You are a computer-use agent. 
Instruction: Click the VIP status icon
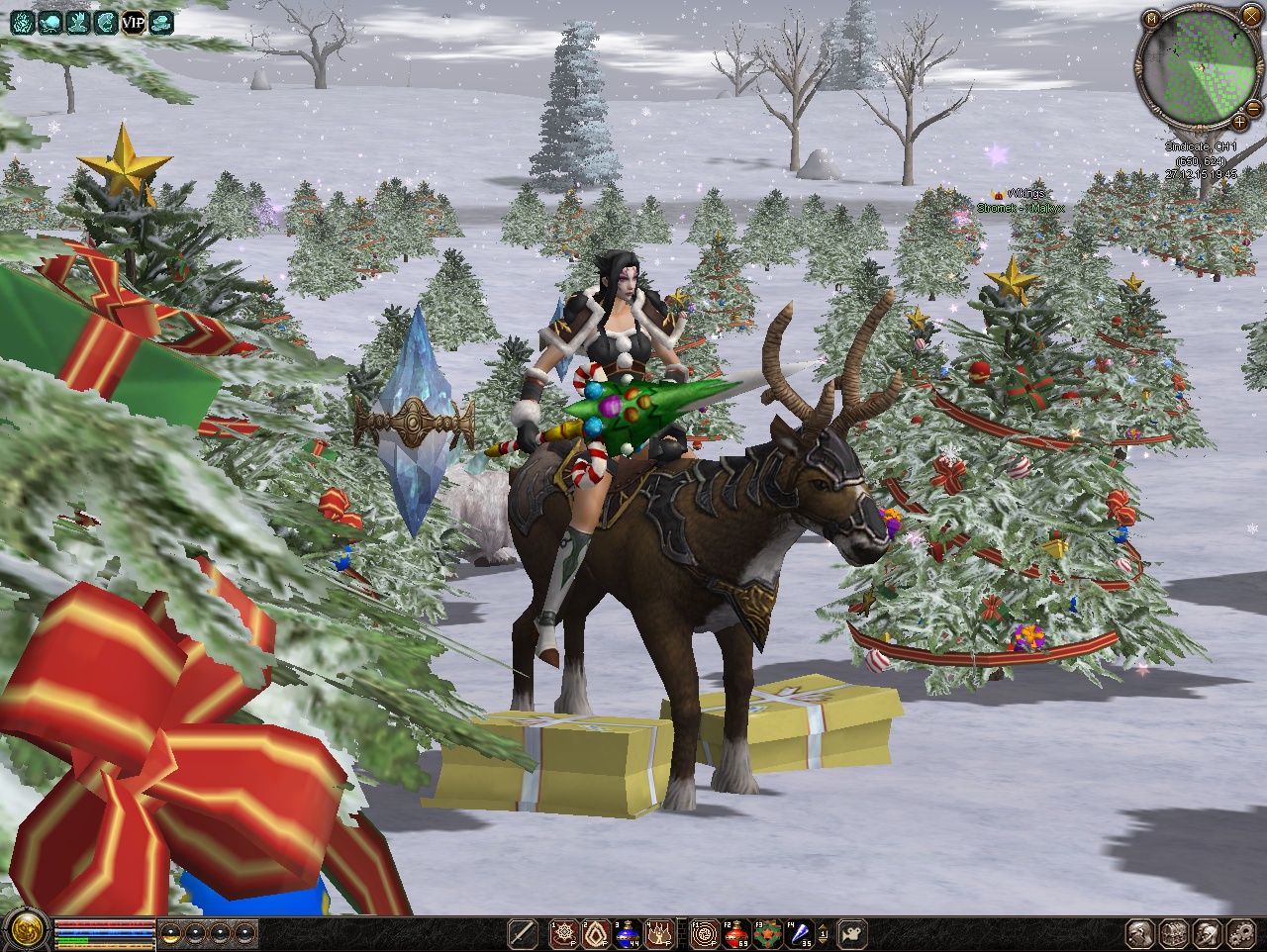coord(134,21)
